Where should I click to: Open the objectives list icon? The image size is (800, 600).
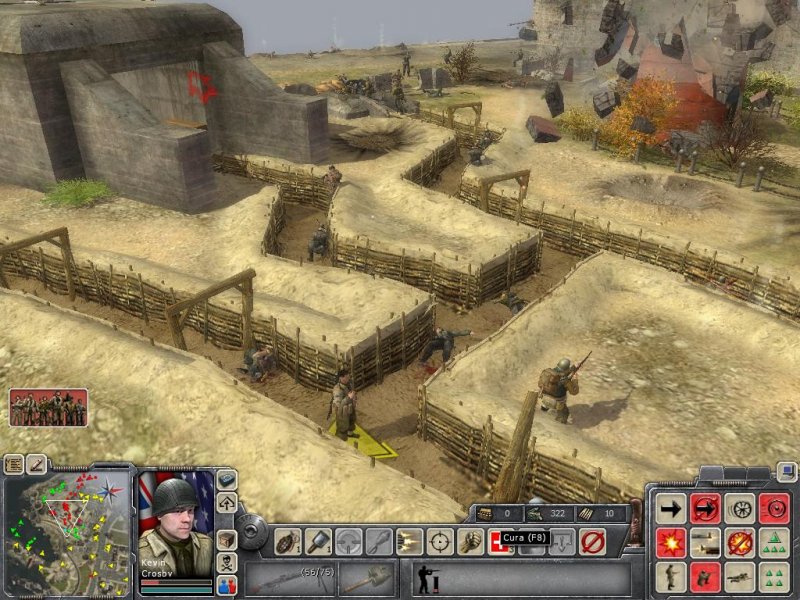[14, 464]
